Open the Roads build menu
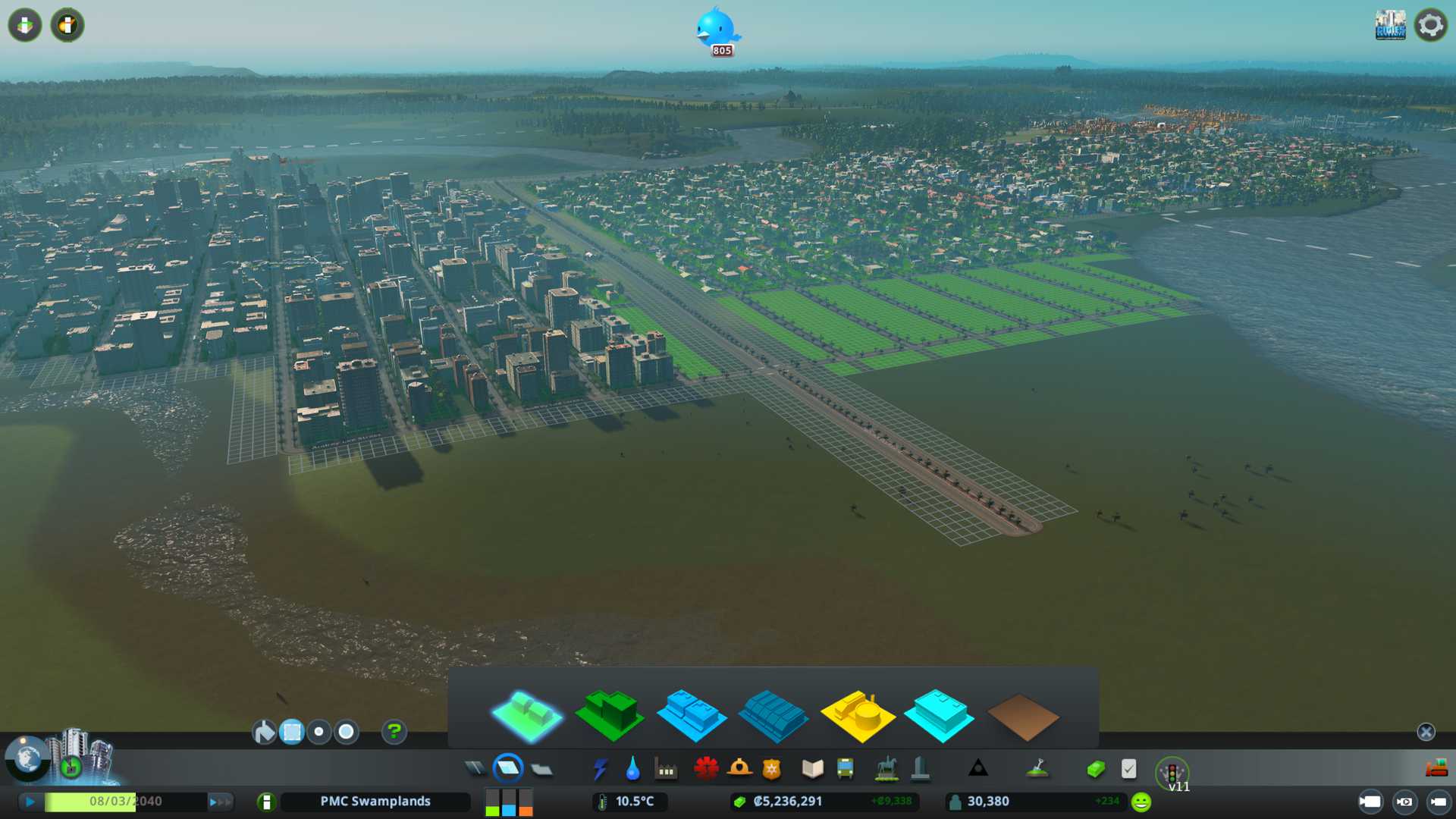 (475, 770)
